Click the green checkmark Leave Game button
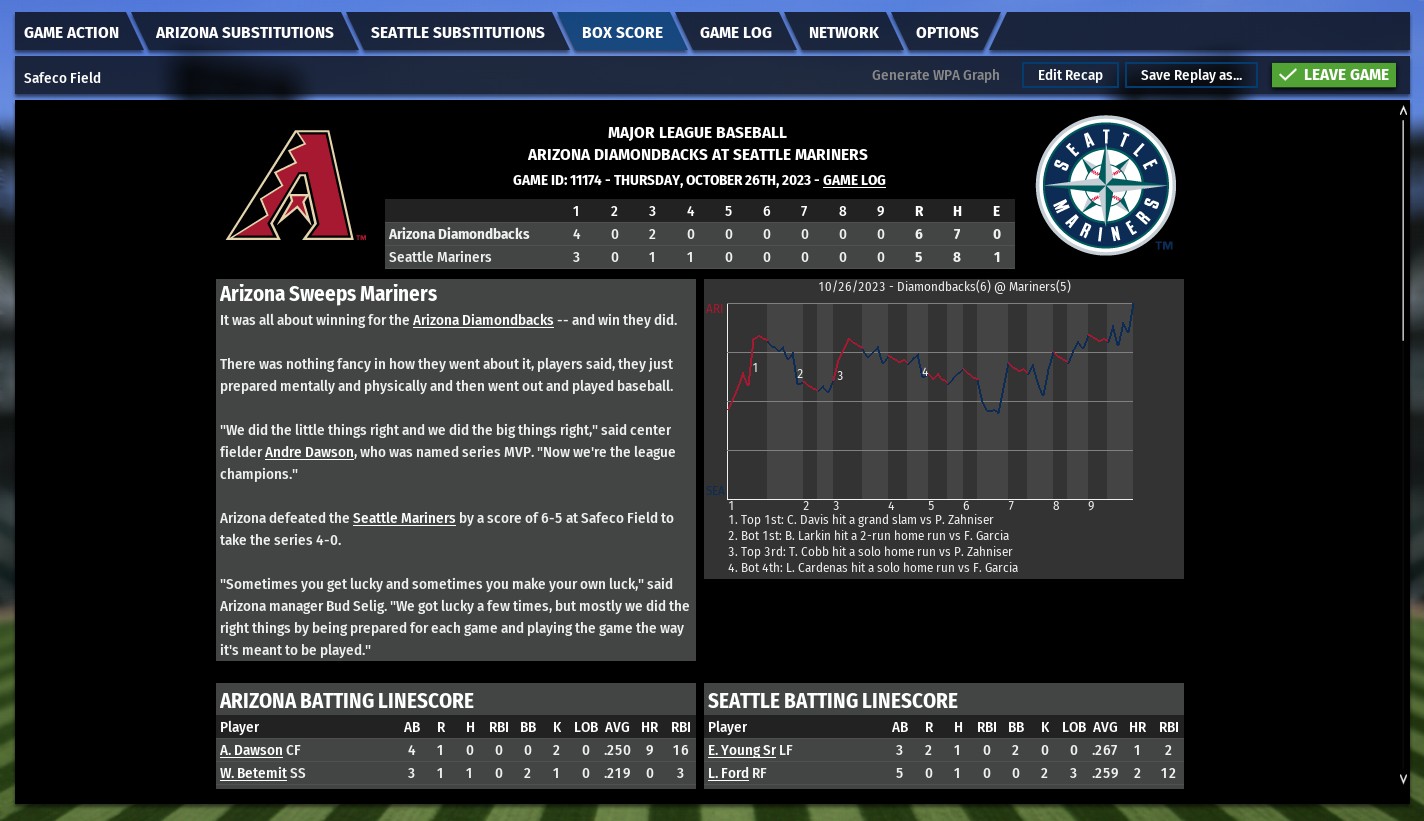 (1333, 74)
